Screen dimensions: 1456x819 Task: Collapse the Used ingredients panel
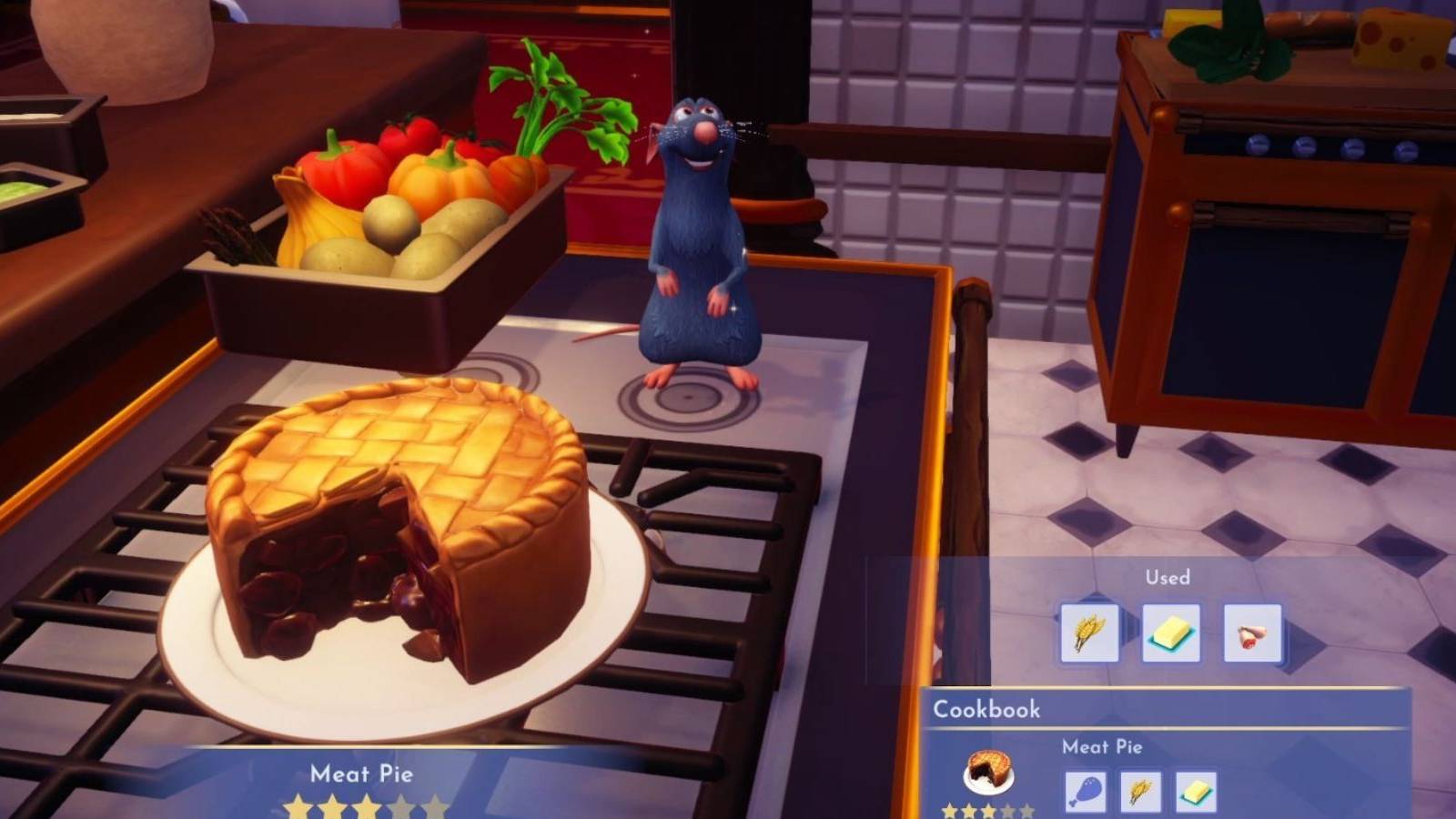pyautogui.click(x=1168, y=576)
